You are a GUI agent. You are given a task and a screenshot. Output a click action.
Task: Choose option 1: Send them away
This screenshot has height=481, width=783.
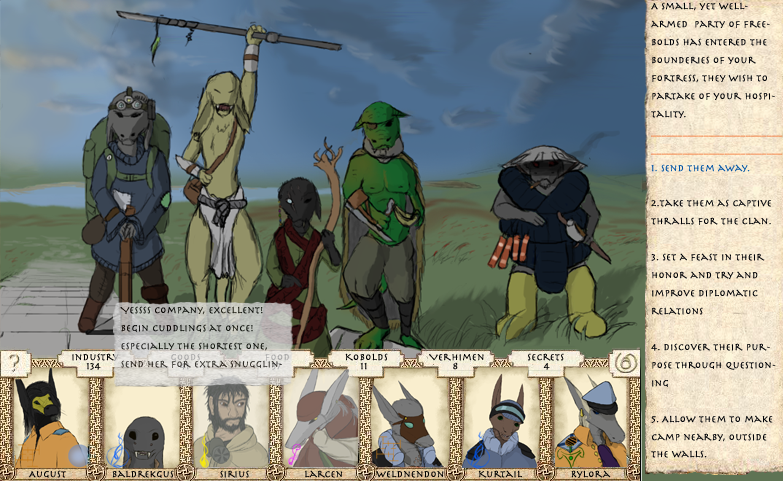(699, 167)
